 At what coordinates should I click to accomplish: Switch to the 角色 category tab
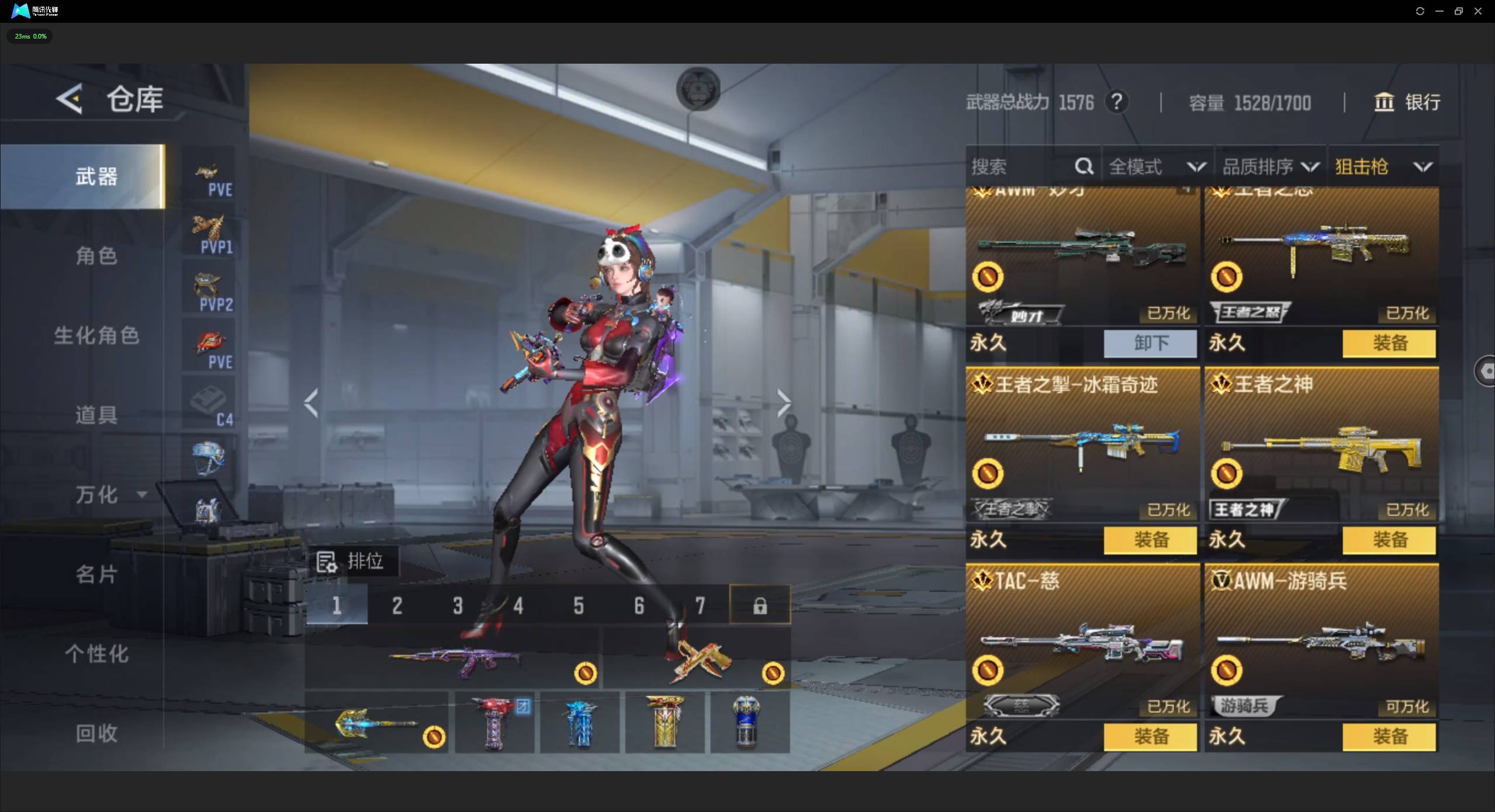pyautogui.click(x=96, y=256)
